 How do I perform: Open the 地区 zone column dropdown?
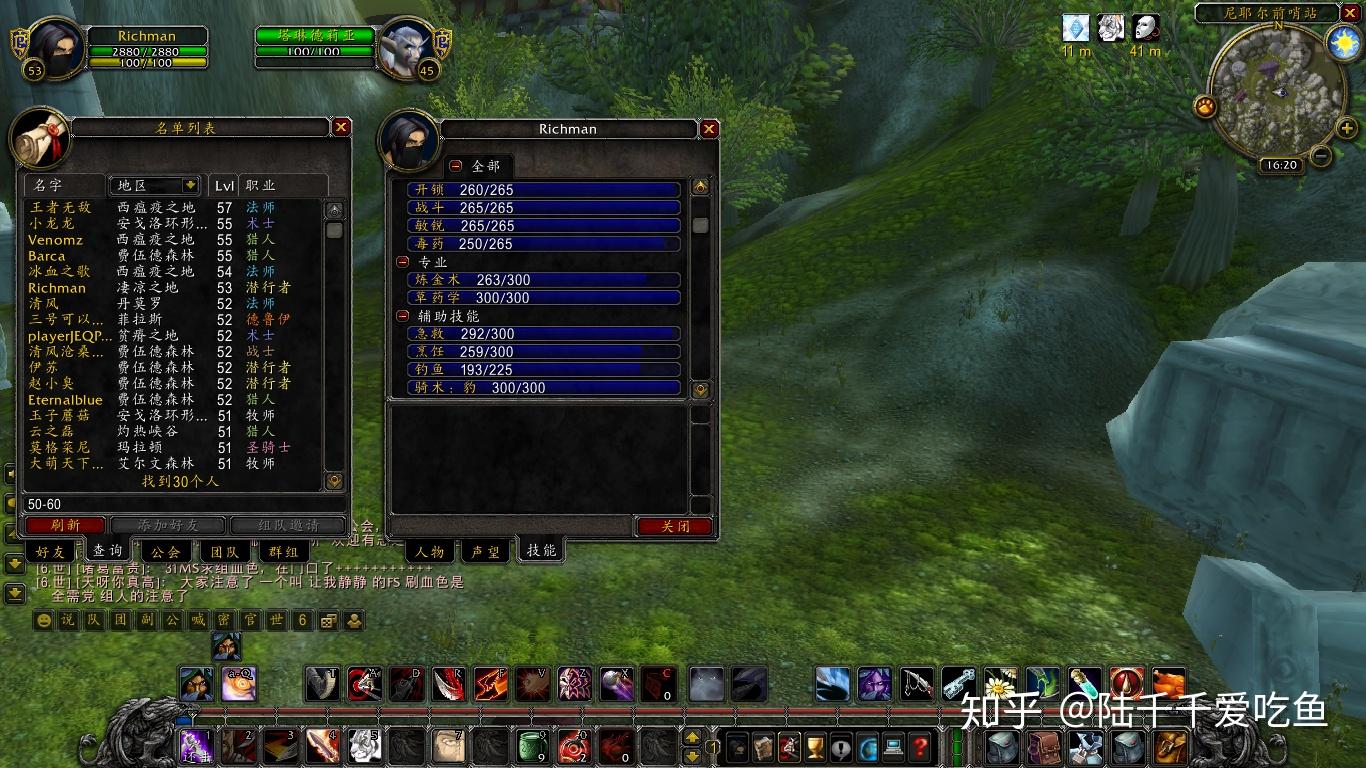pos(190,185)
